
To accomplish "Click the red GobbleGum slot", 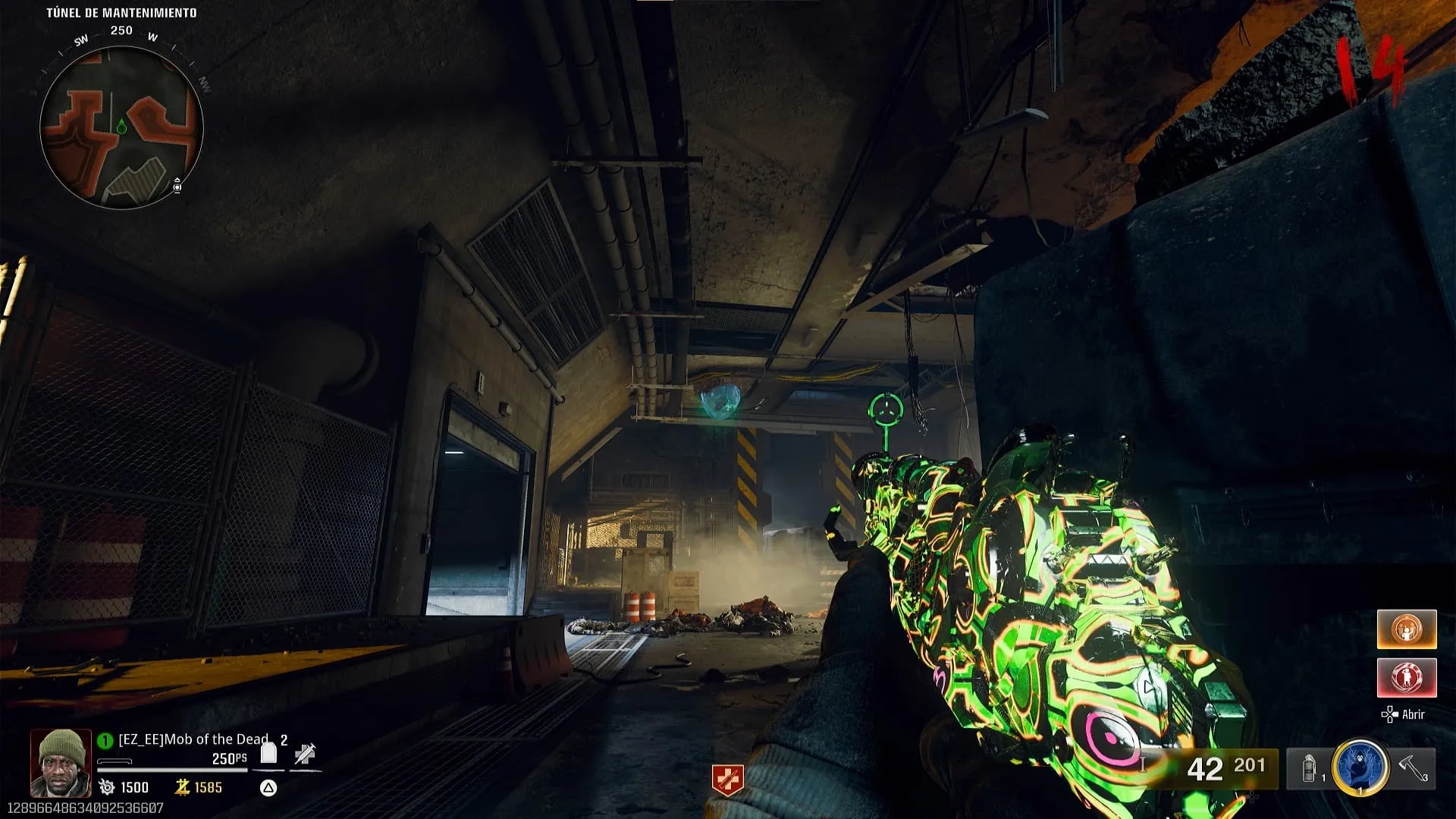I will pos(1407,677).
